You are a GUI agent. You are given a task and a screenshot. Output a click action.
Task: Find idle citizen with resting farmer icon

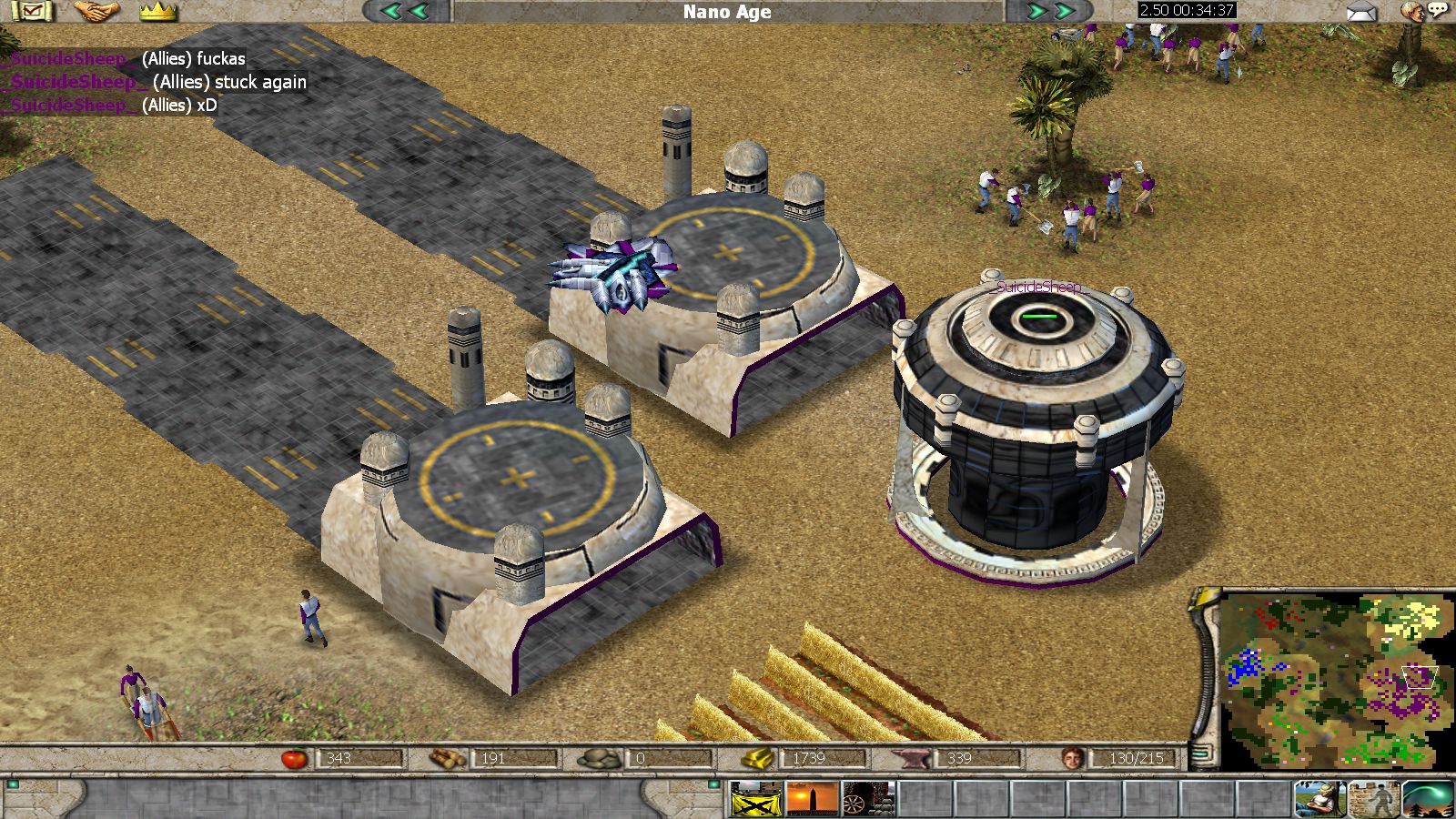1320,800
